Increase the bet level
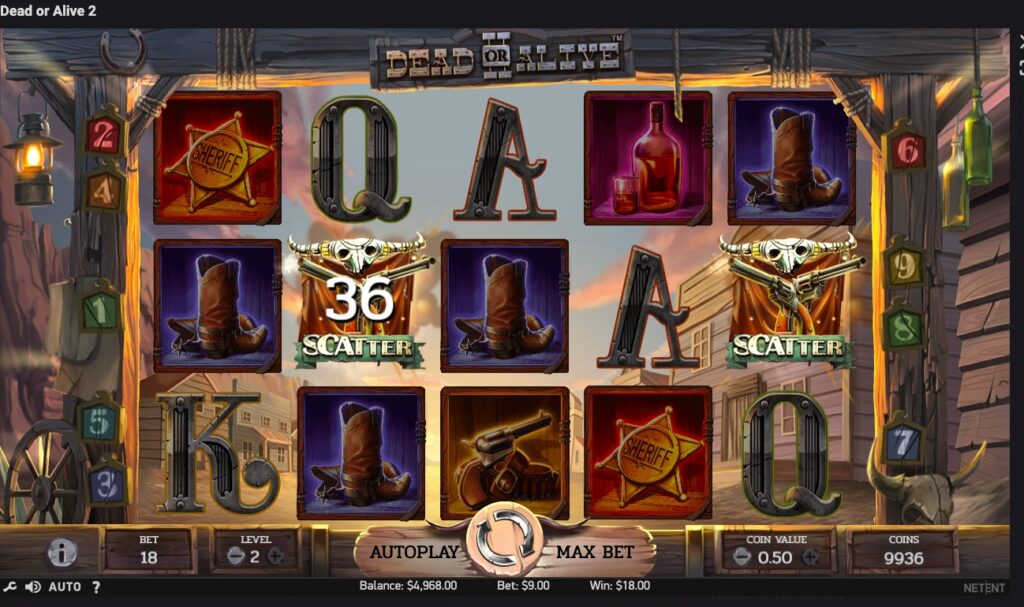Image resolution: width=1024 pixels, height=607 pixels. pos(276,557)
